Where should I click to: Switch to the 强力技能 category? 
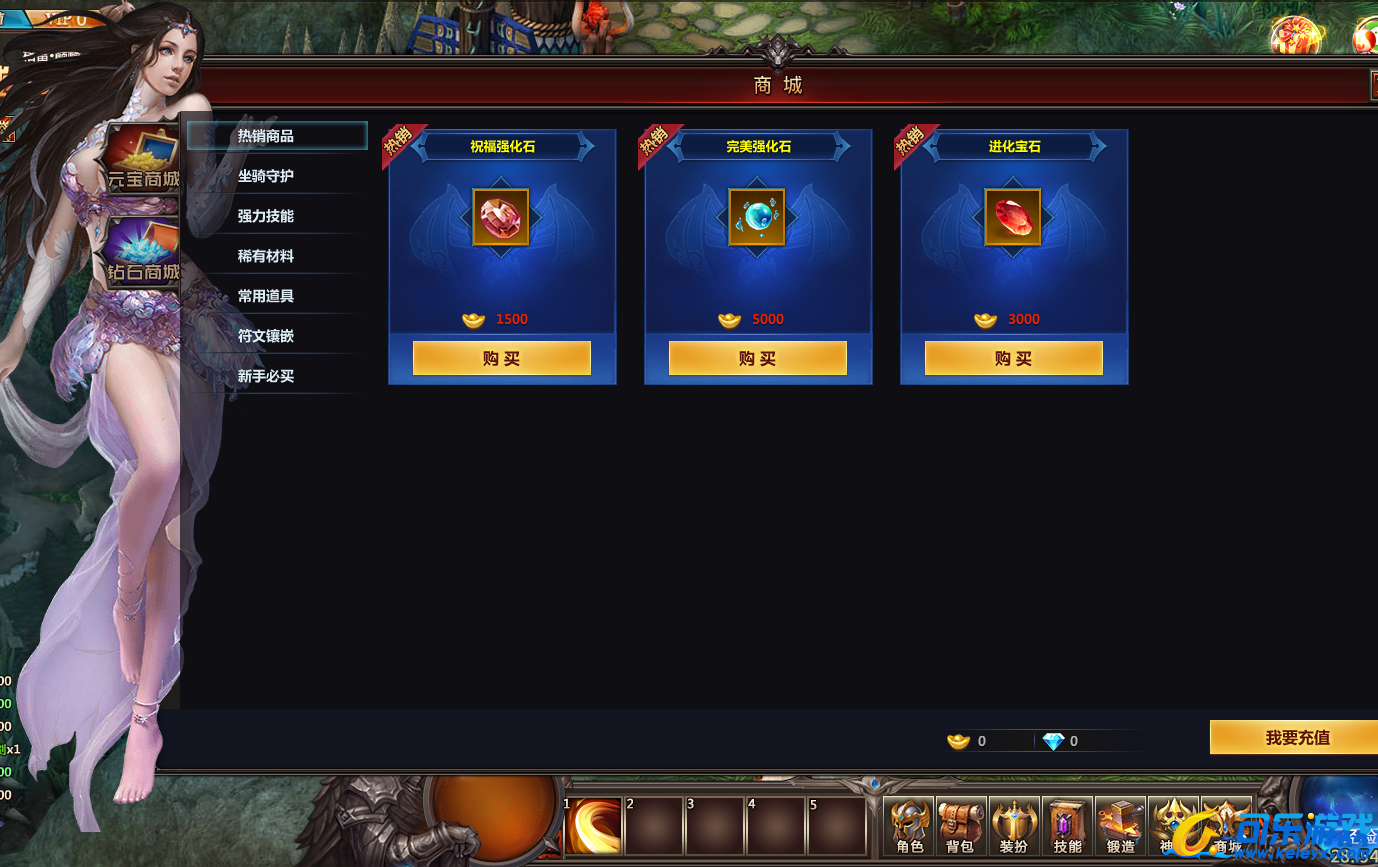[266, 216]
